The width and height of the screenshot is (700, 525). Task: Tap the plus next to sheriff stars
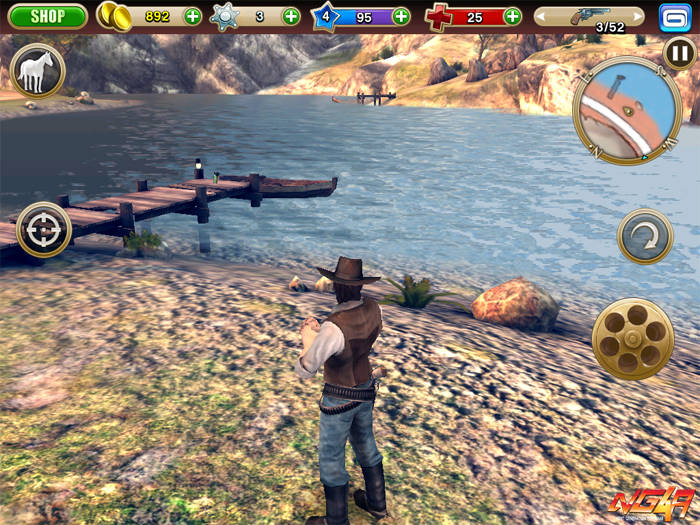[x=291, y=16]
